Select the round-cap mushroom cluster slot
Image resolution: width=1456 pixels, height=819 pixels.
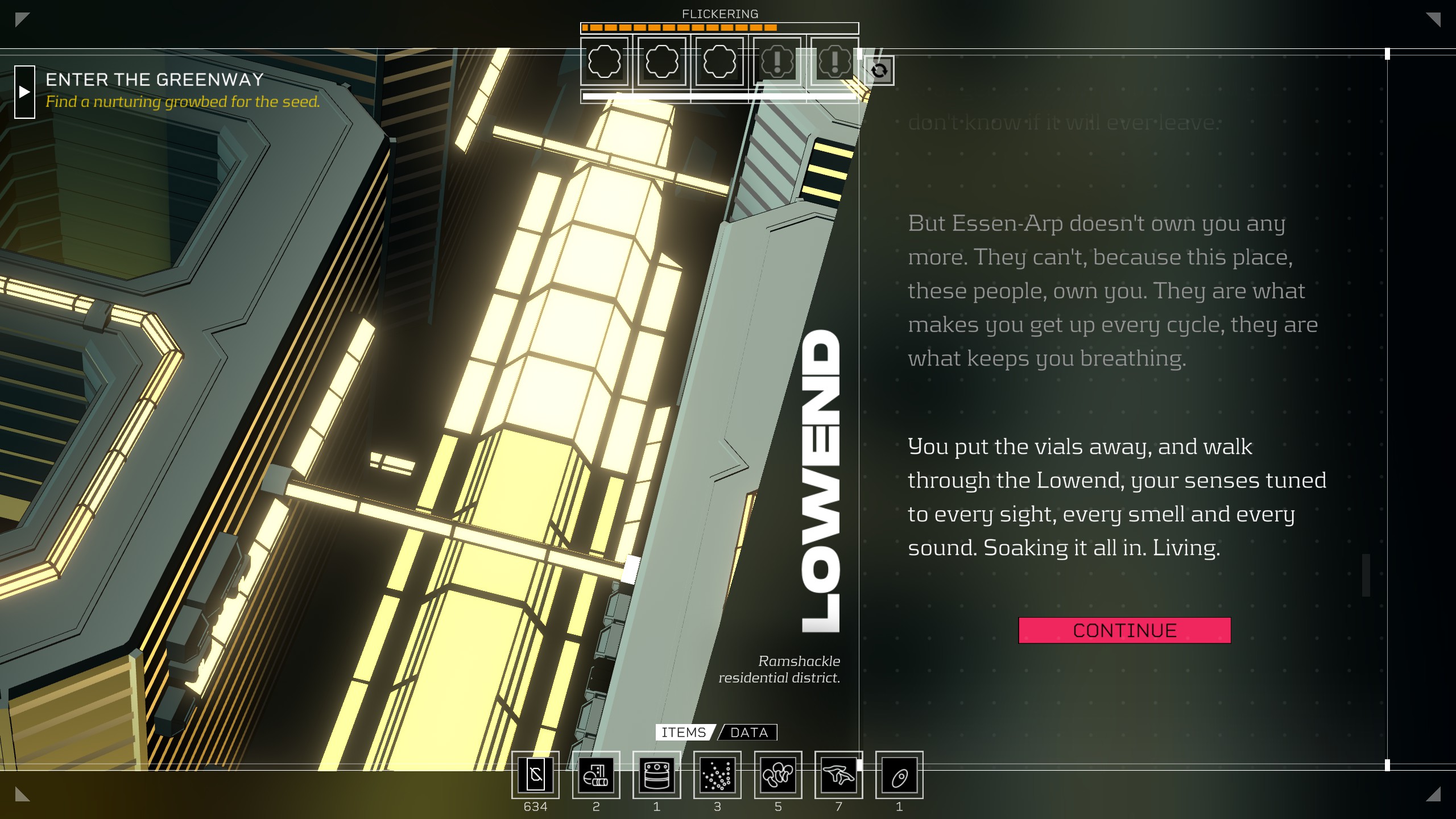coord(778,775)
